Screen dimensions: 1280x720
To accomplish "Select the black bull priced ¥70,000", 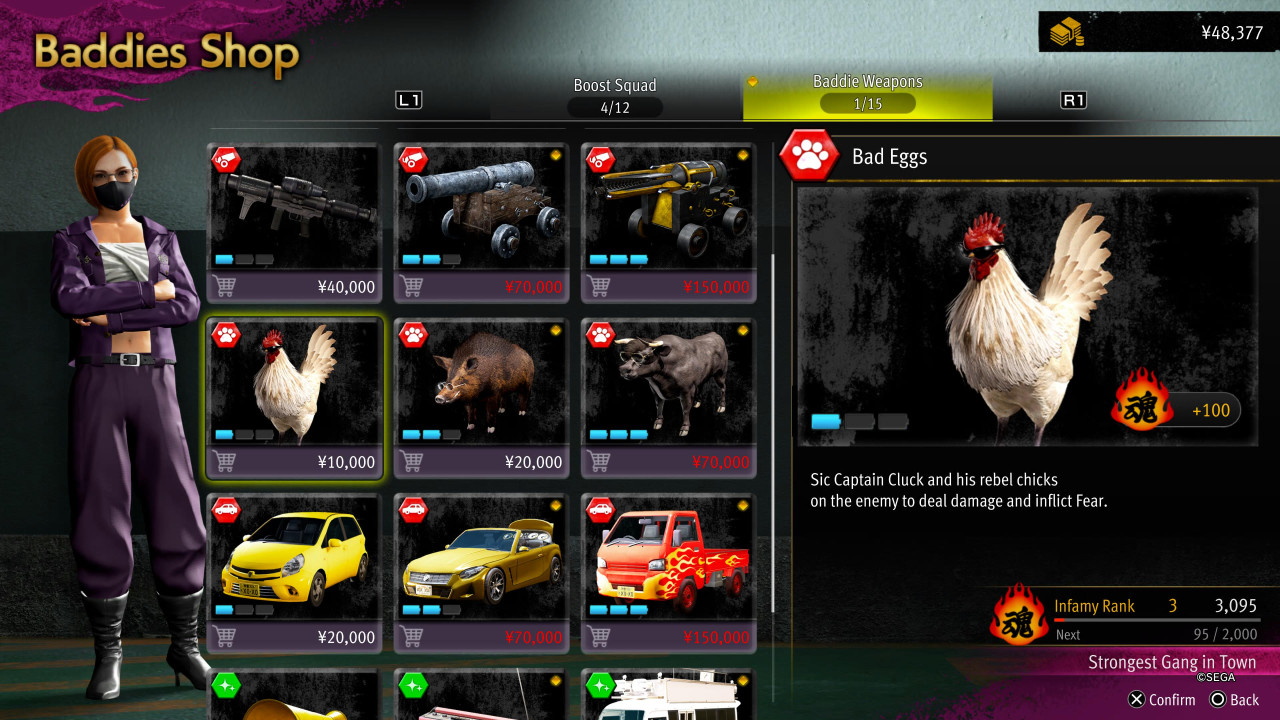I will 670,397.
